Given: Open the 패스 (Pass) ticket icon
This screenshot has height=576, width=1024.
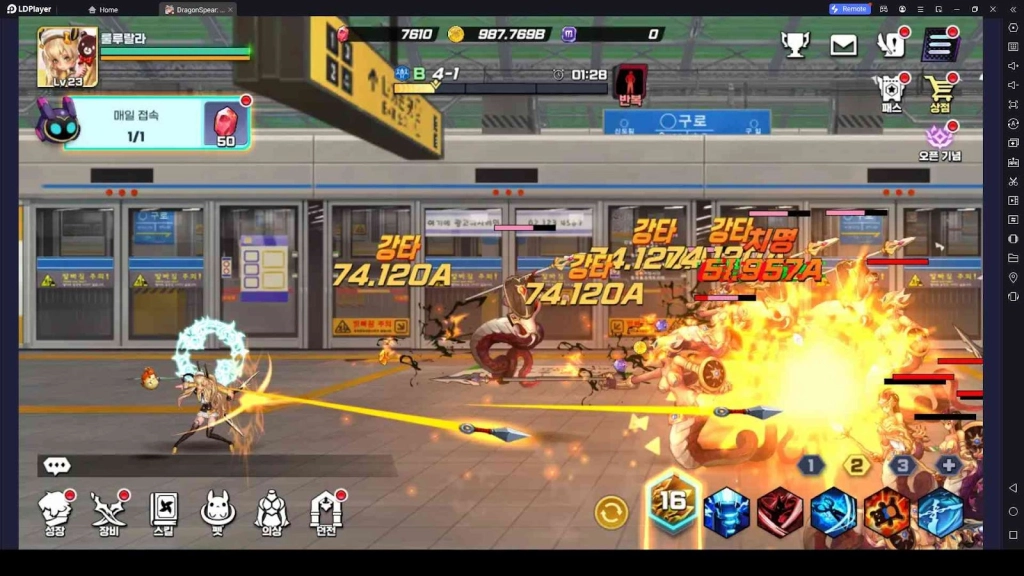Looking at the screenshot, I should point(890,92).
